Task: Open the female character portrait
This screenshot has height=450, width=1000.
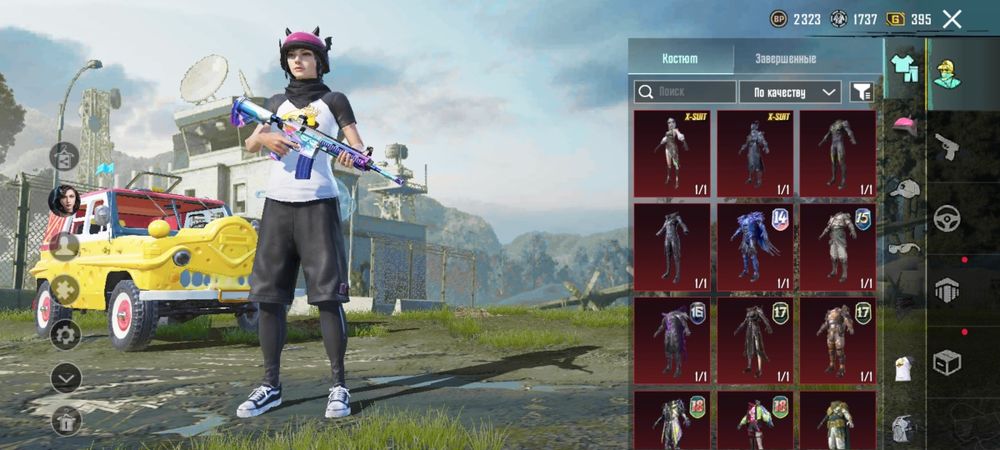Action: click(x=65, y=199)
